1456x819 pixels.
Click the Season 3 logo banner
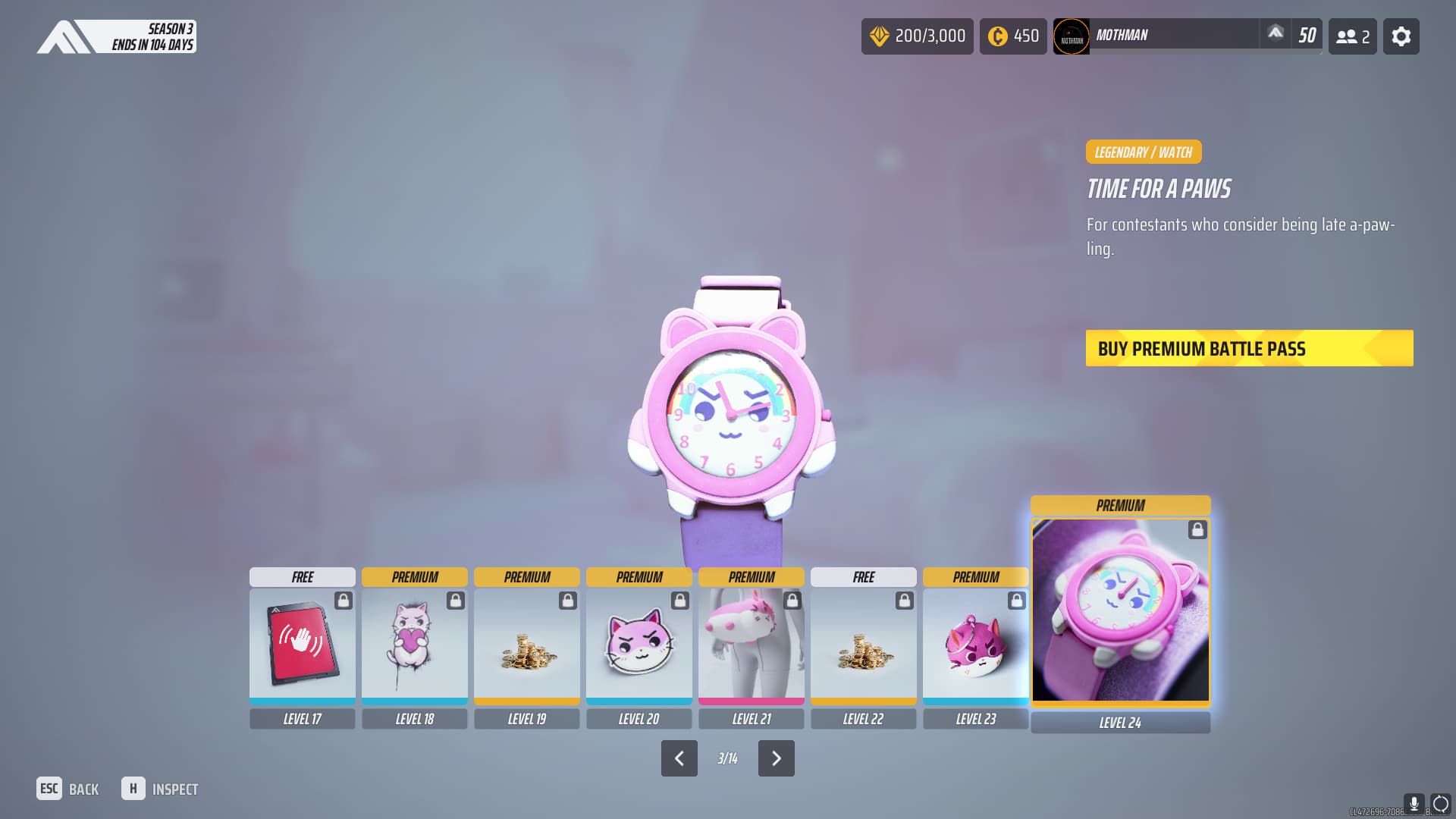click(x=116, y=36)
